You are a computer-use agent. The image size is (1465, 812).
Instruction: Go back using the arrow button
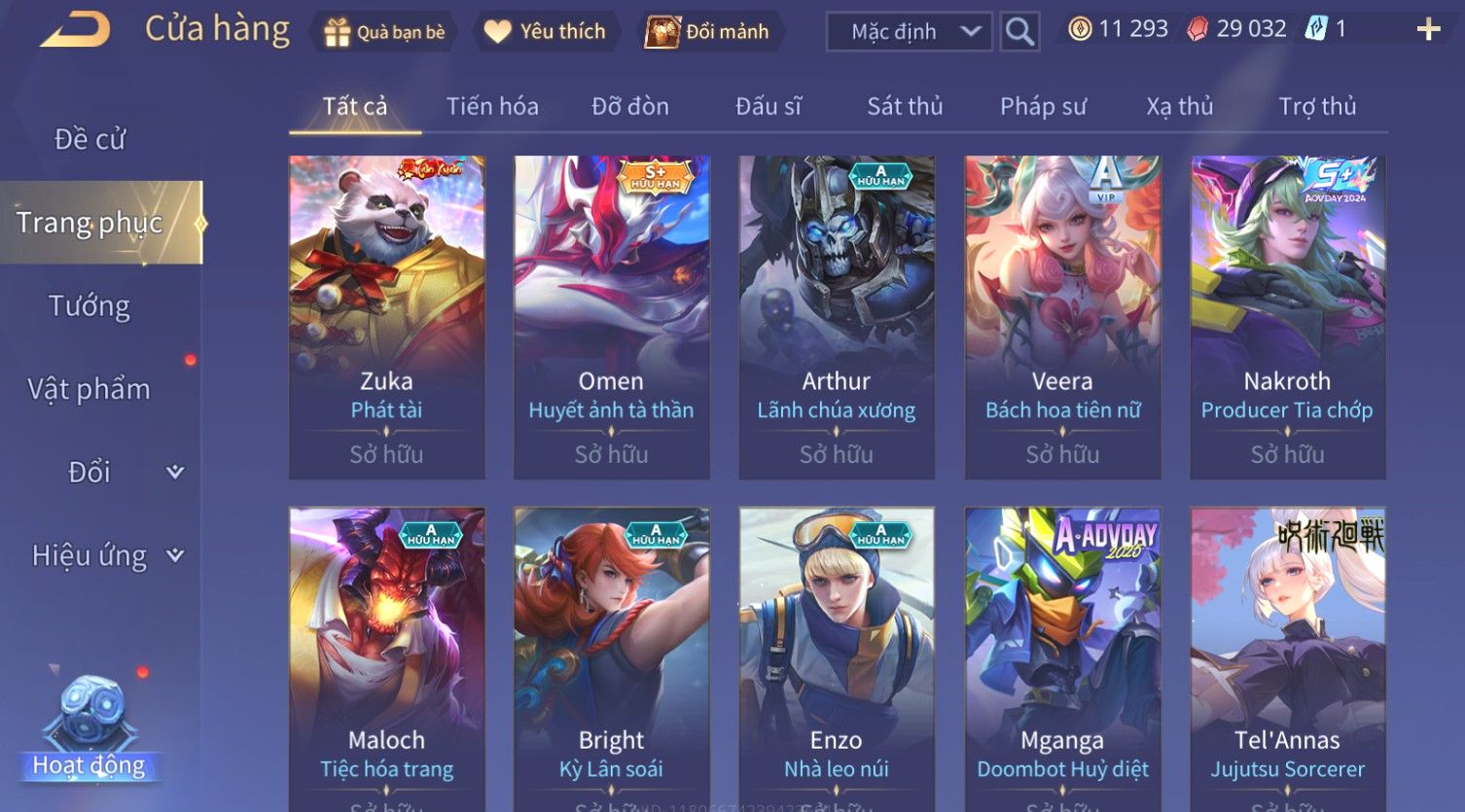[x=76, y=30]
